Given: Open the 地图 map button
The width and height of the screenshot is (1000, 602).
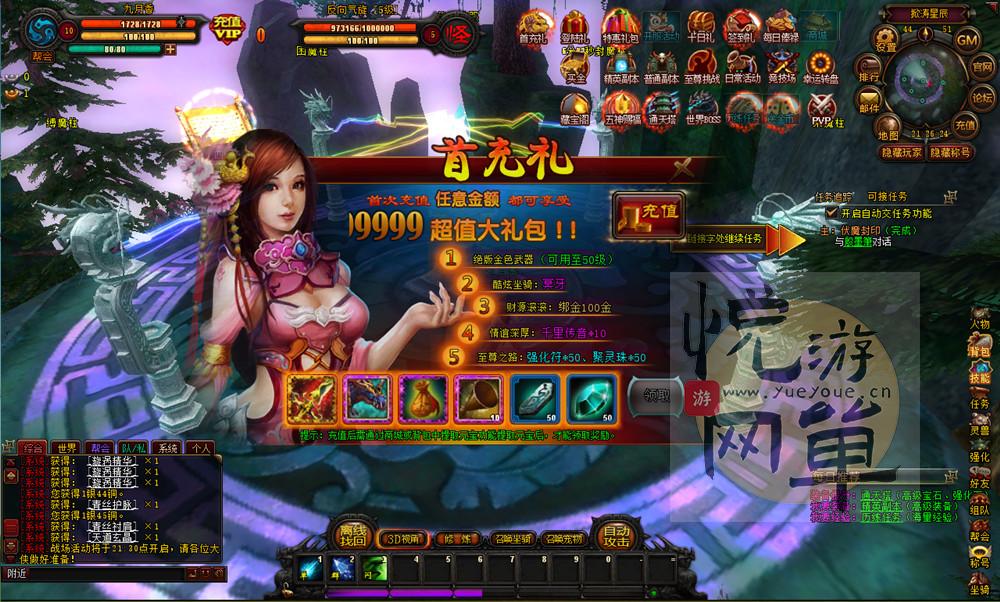Looking at the screenshot, I should pyautogui.click(x=887, y=128).
